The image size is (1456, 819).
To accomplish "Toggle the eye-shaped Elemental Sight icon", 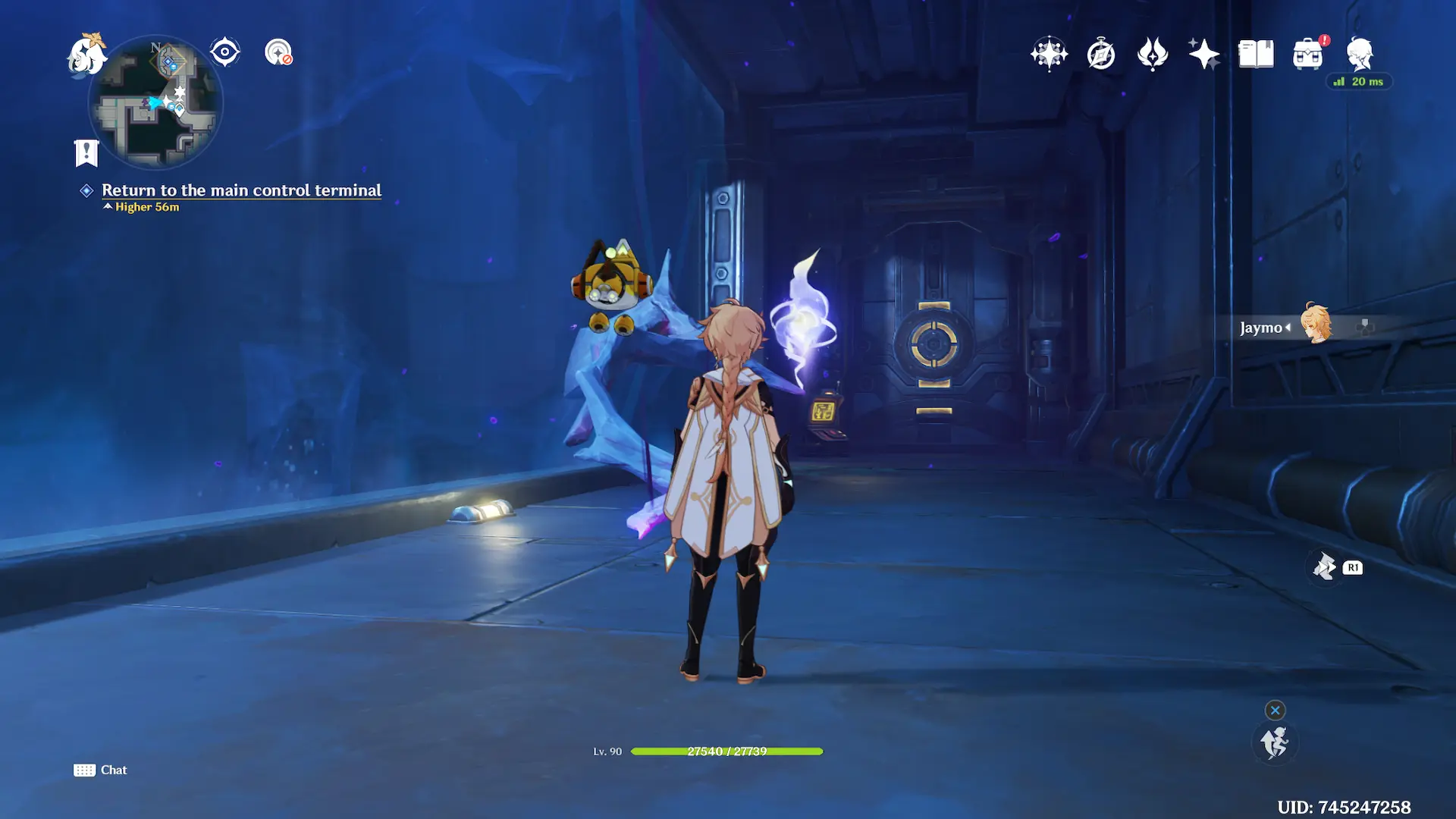I will (225, 52).
